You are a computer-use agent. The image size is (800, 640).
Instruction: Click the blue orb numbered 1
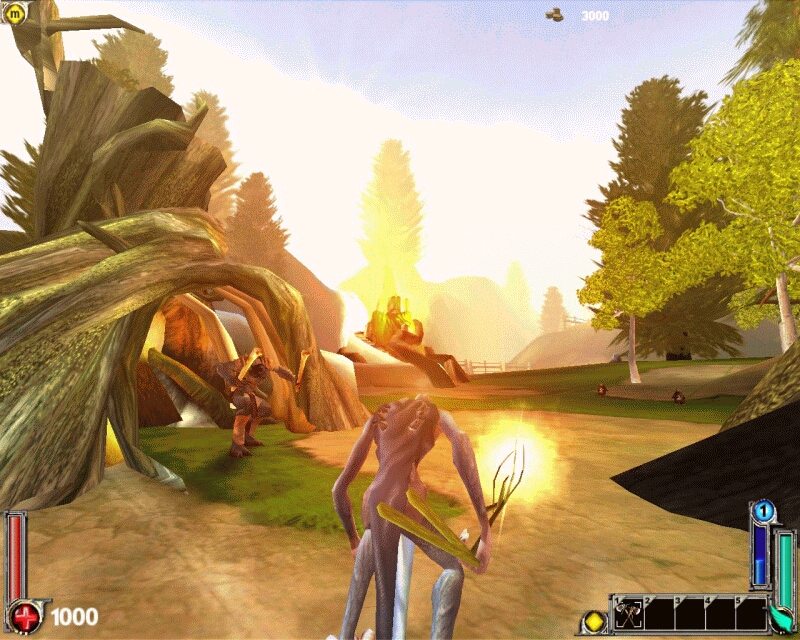click(x=763, y=512)
